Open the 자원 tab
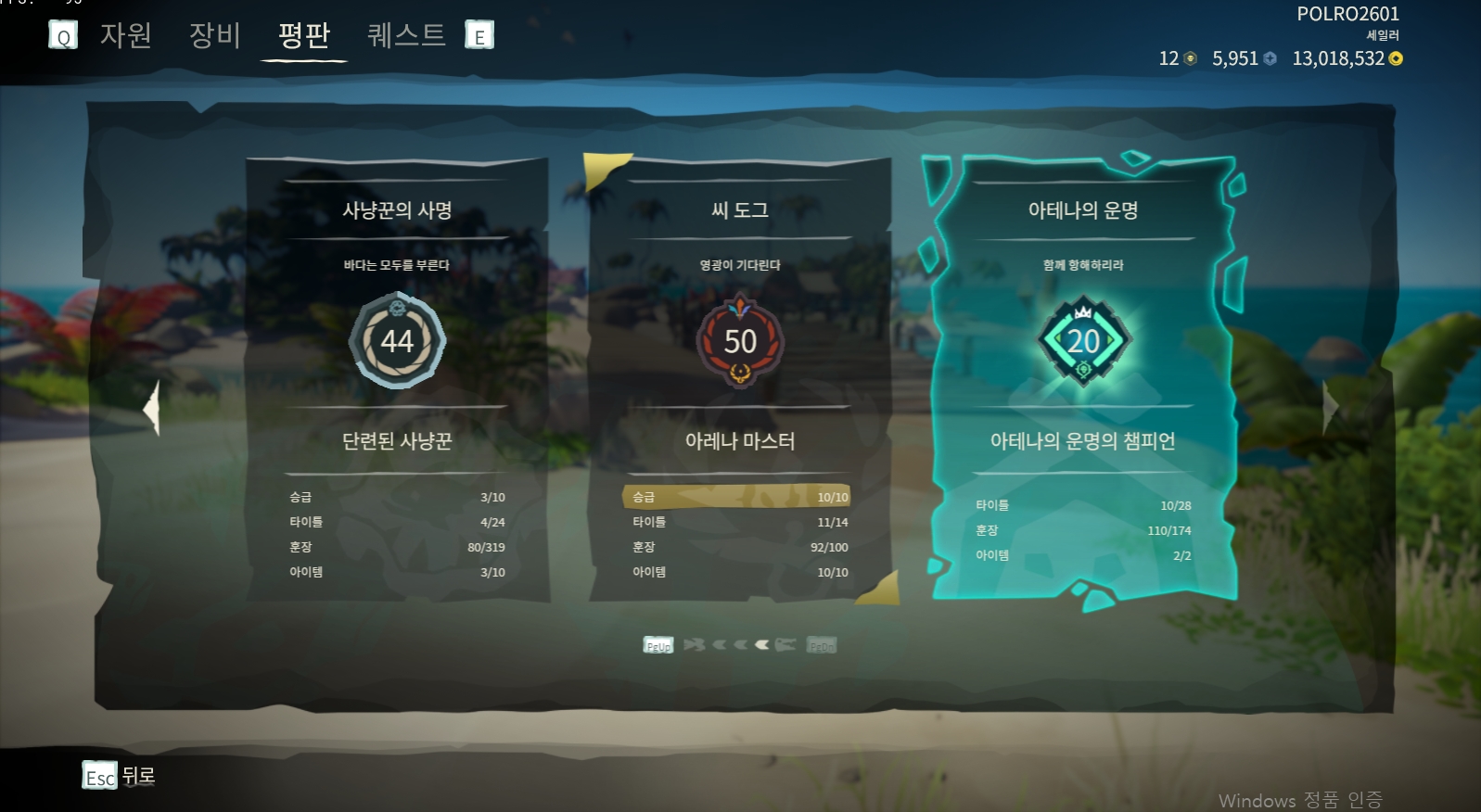Viewport: 1481px width, 812px height. coord(125,35)
